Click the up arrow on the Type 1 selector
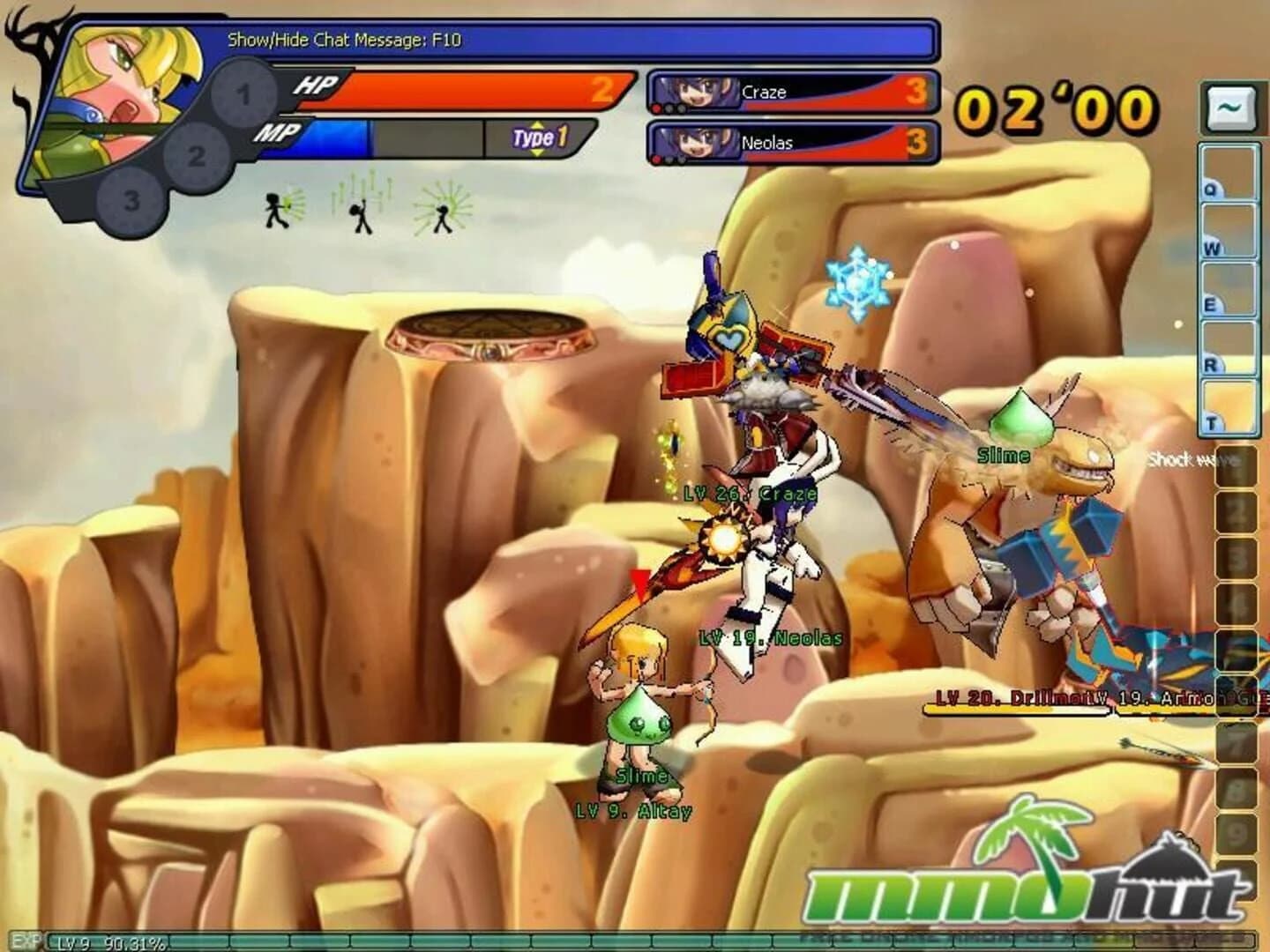The image size is (1270, 952). click(x=536, y=123)
